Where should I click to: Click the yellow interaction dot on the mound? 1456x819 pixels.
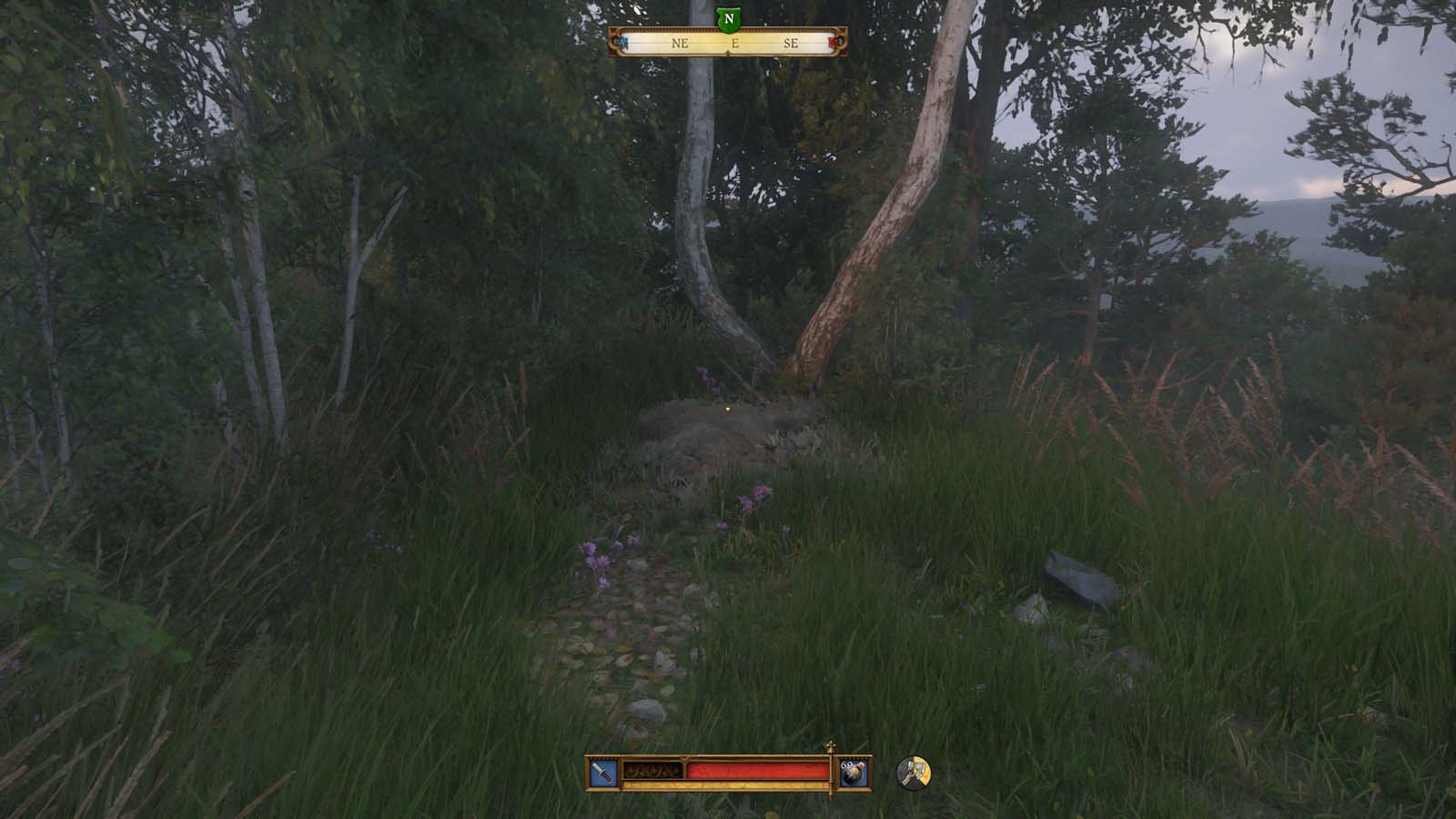[x=727, y=411]
